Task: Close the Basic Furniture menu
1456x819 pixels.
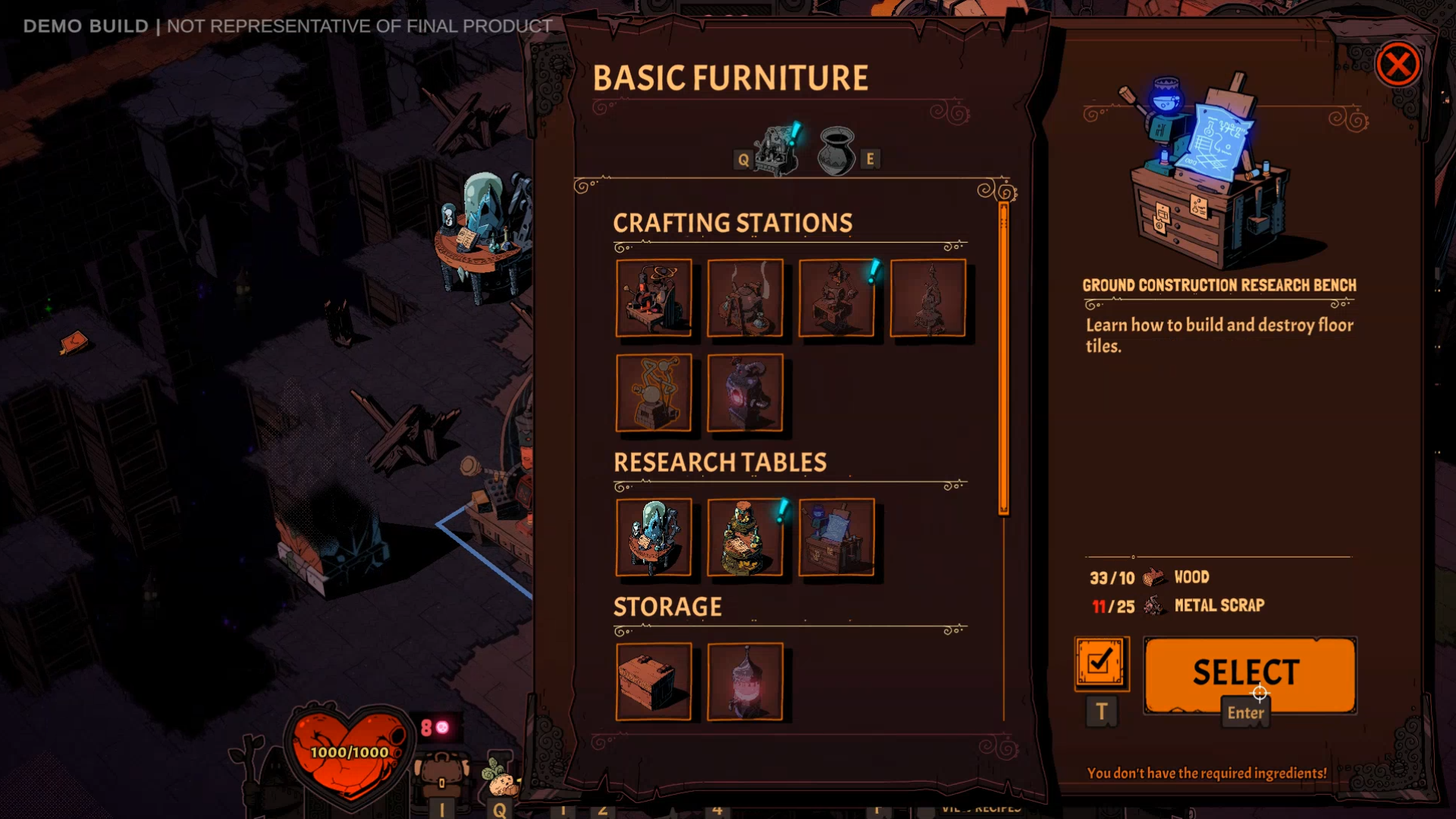Action: click(x=1399, y=65)
